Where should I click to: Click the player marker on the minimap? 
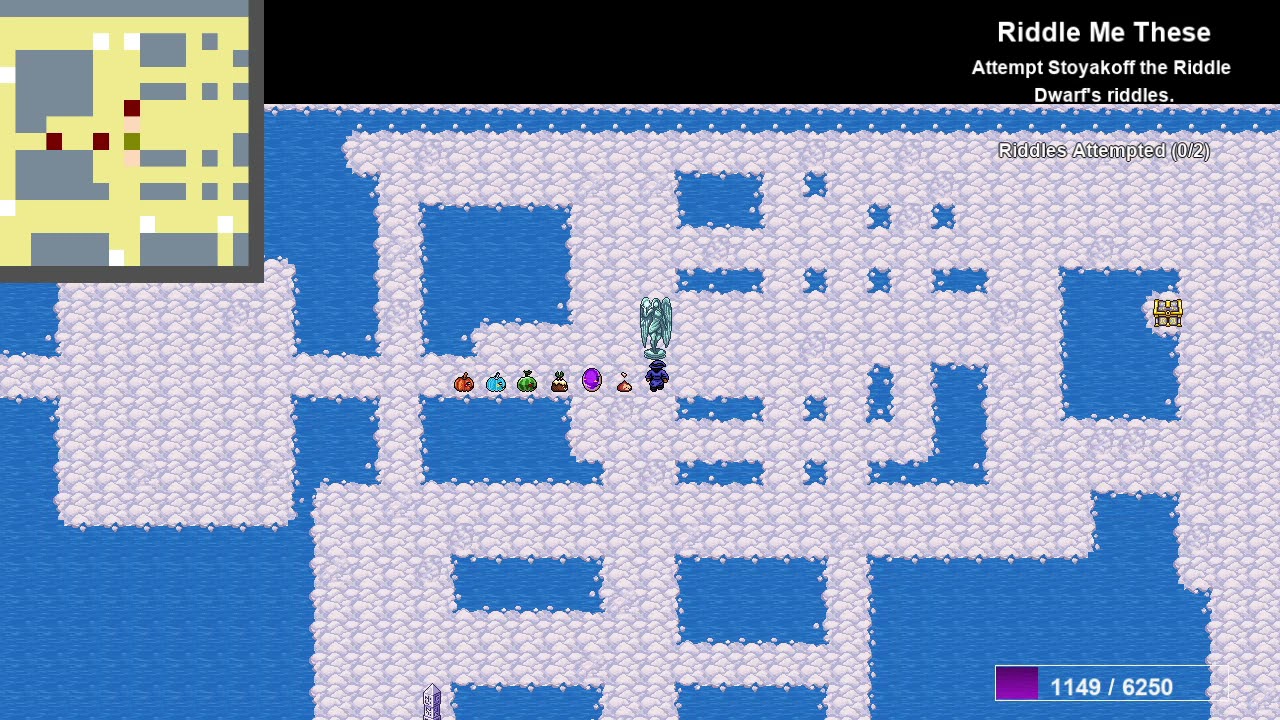[x=130, y=141]
